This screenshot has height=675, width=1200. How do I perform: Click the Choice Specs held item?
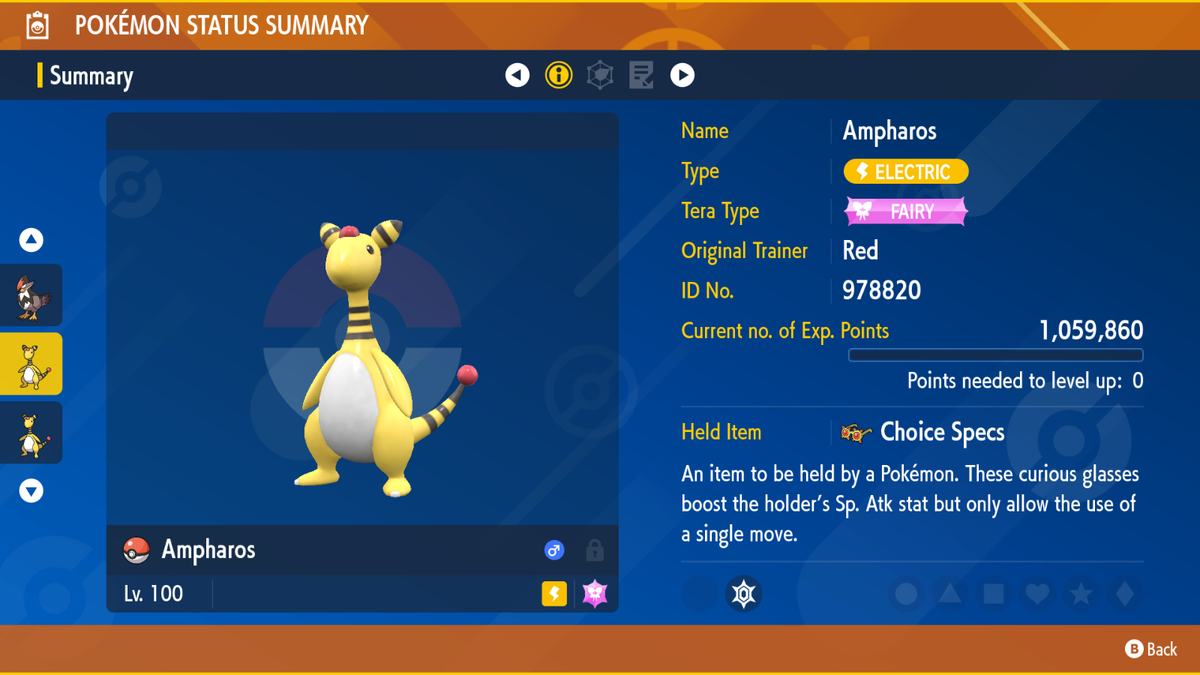click(924, 432)
